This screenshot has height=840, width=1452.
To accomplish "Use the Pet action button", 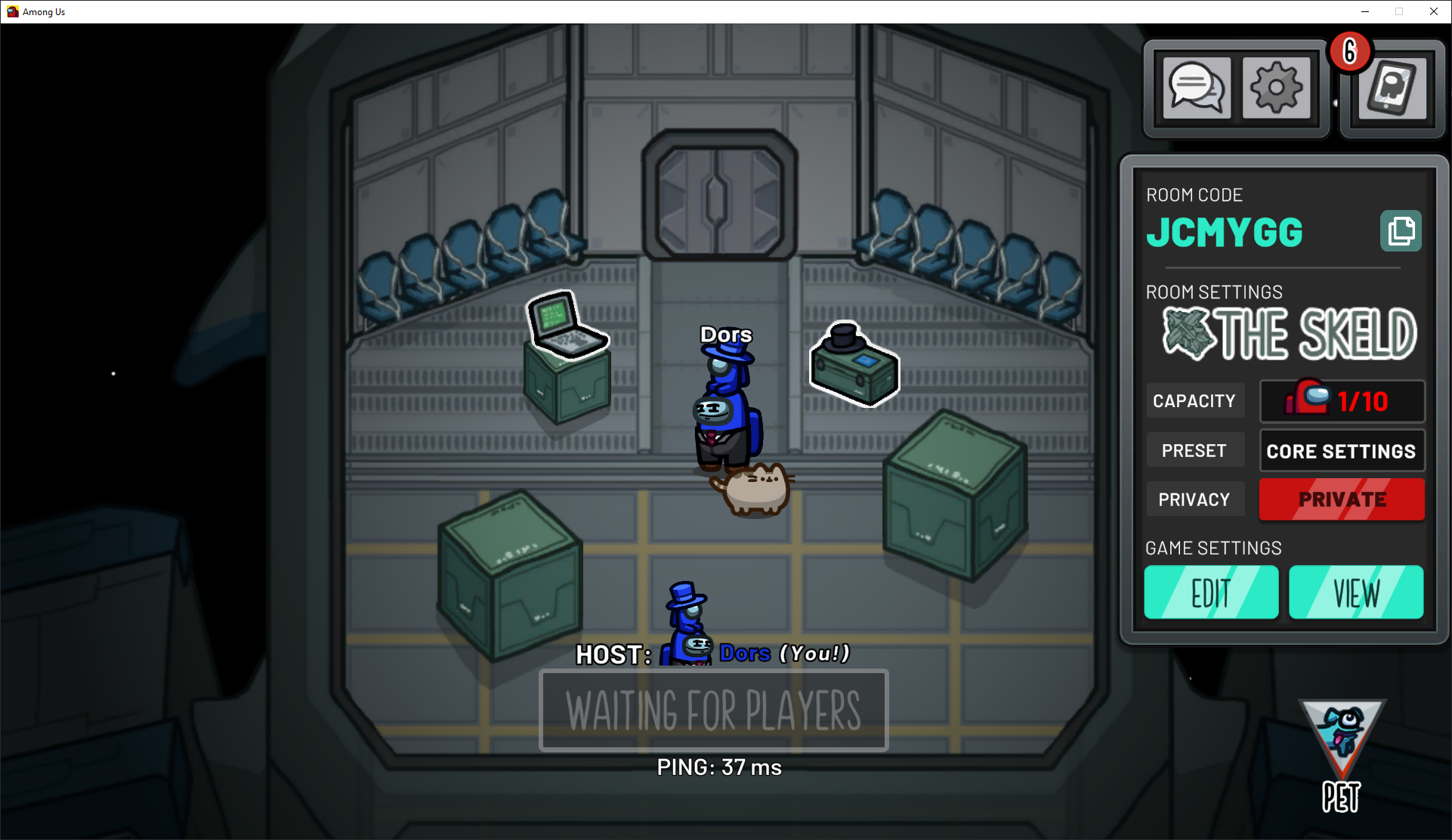I will tap(1342, 755).
